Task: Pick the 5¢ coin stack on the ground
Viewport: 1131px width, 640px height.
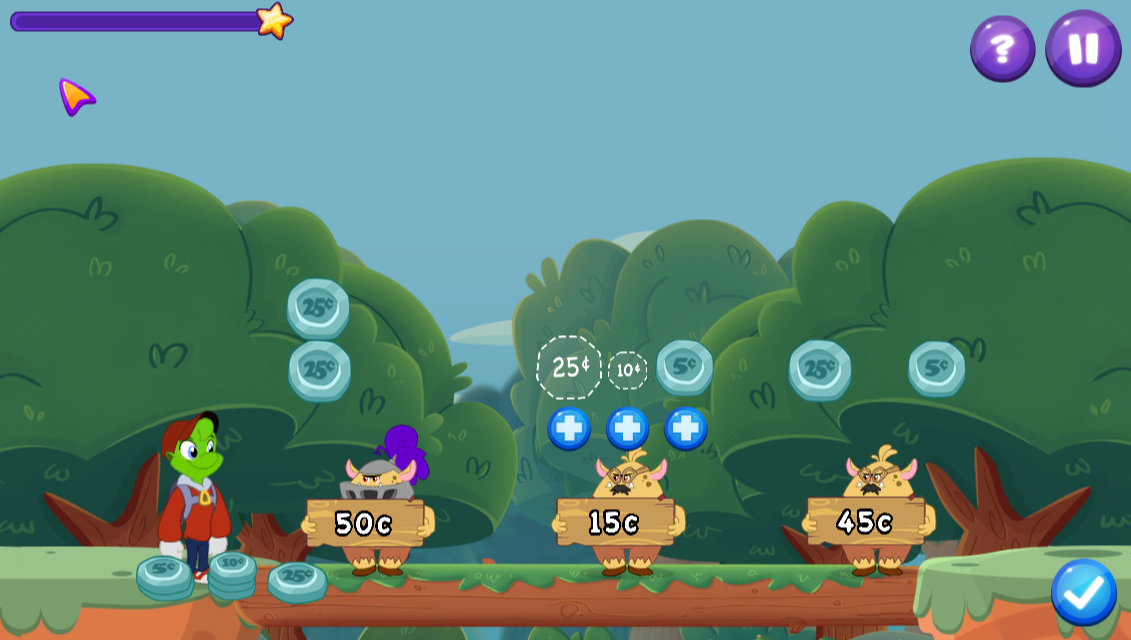Action: coord(164,575)
